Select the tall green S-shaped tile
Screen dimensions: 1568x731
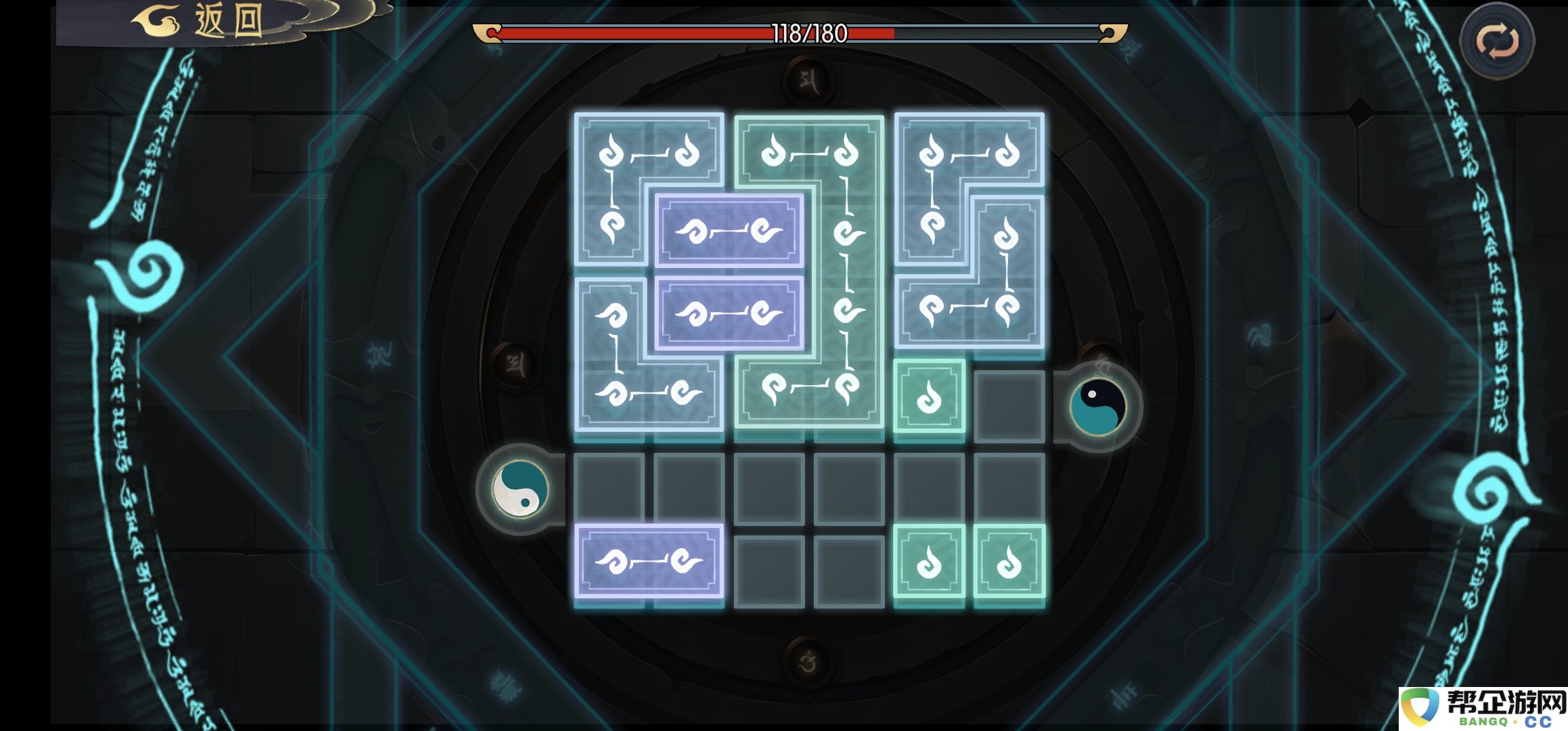[846, 271]
